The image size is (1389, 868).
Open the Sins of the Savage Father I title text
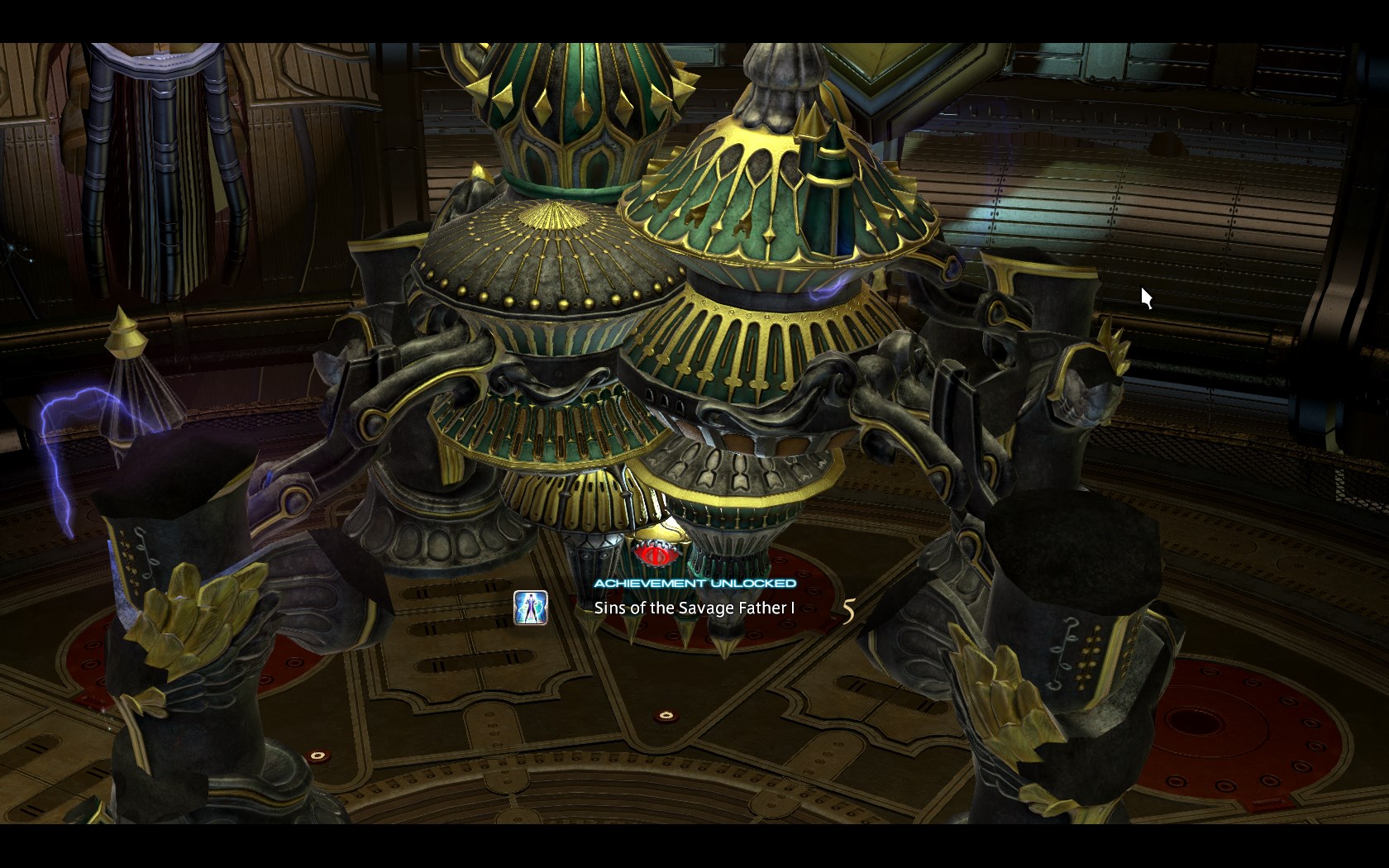(x=694, y=608)
